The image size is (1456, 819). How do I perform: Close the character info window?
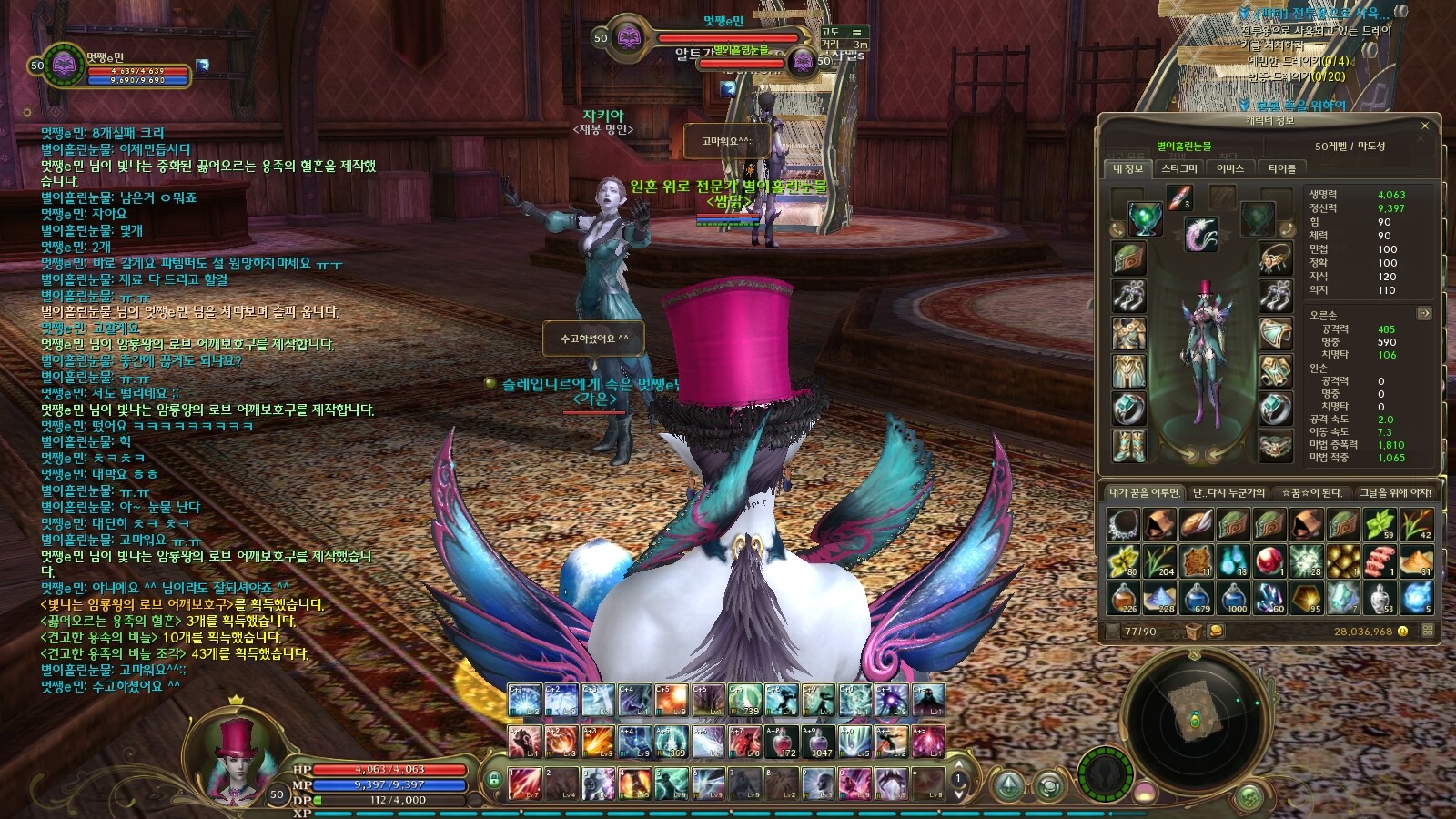(1424, 126)
